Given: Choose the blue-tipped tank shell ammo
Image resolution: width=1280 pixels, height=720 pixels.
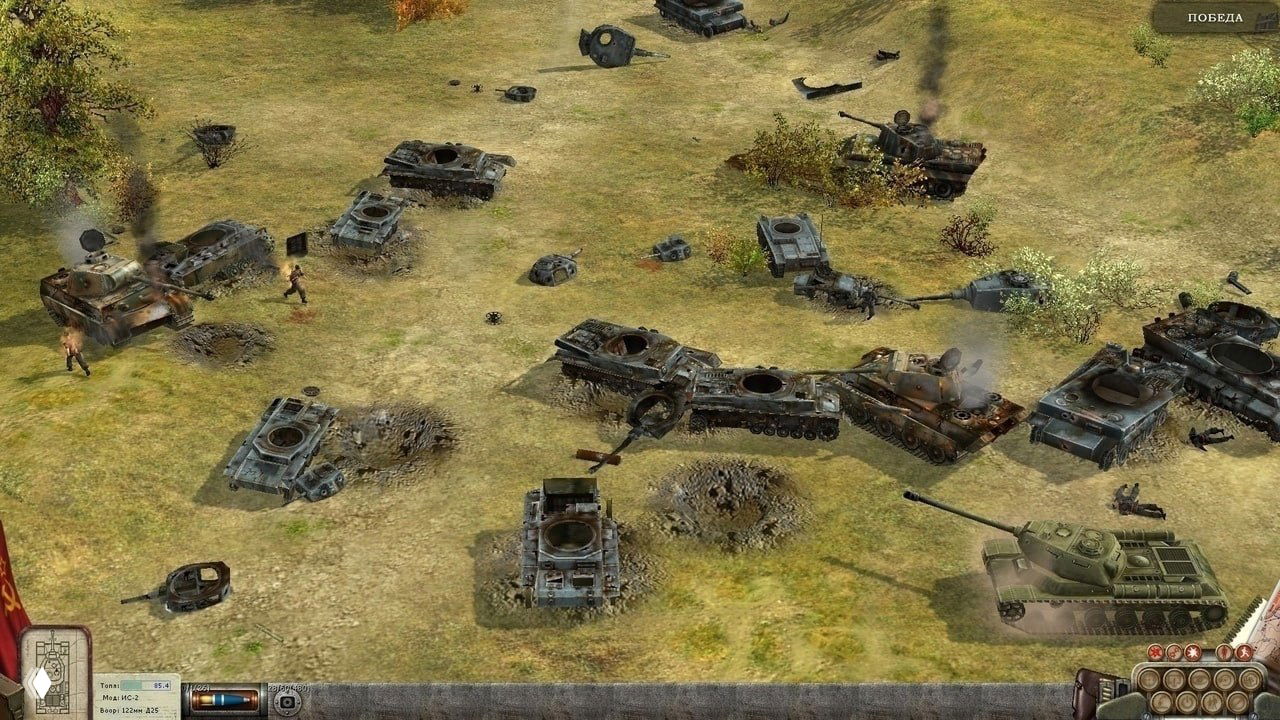Looking at the screenshot, I should [225, 699].
